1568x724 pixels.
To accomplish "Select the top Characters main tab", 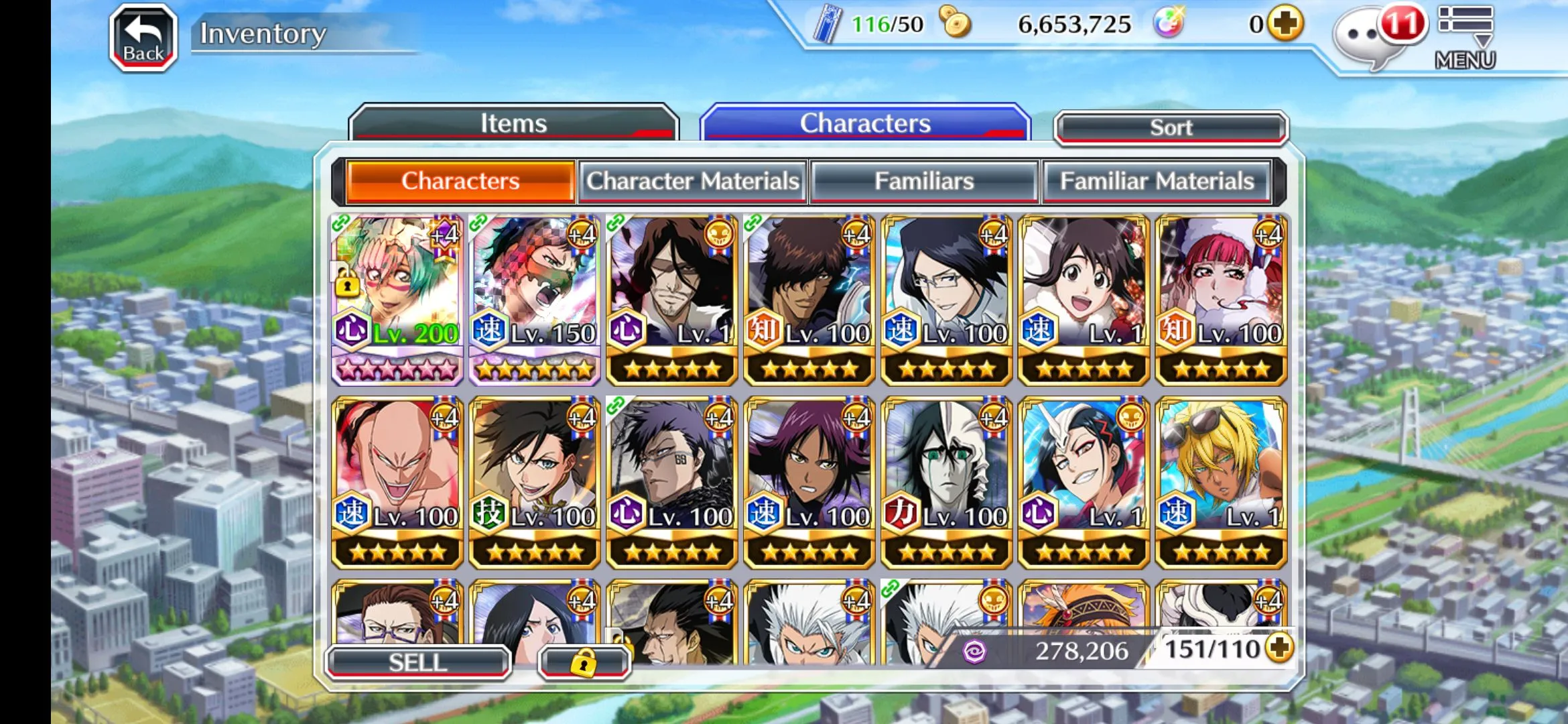I will 865,123.
